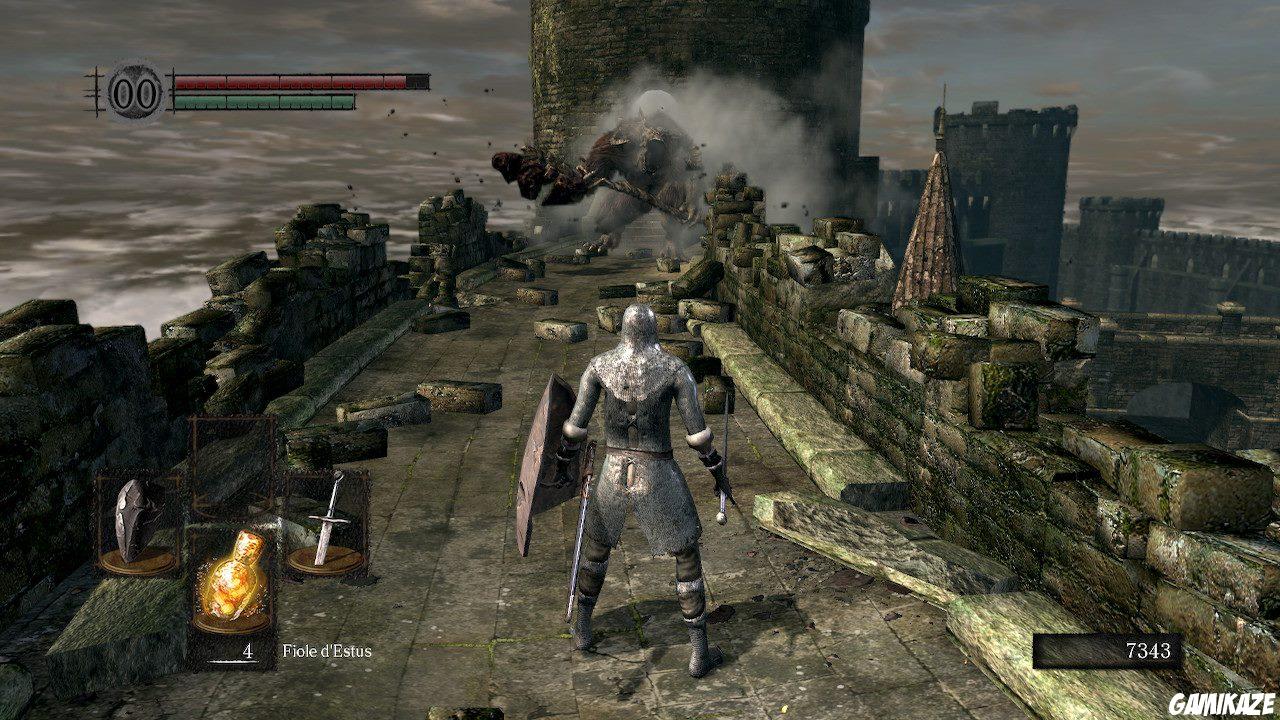Screen dimensions: 1280x720
Task: Click the humanity counter showing 00
Action: 133,91
